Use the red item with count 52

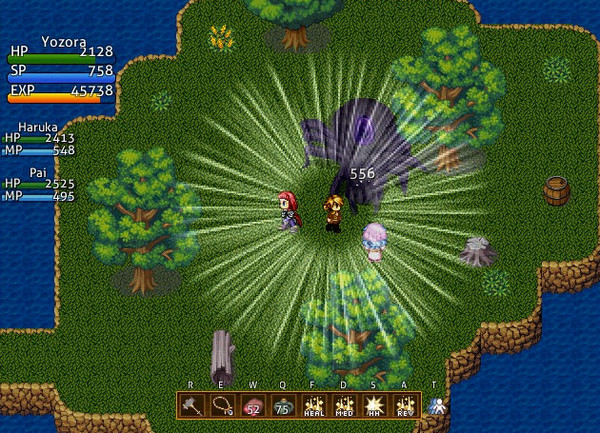pyautogui.click(x=252, y=406)
